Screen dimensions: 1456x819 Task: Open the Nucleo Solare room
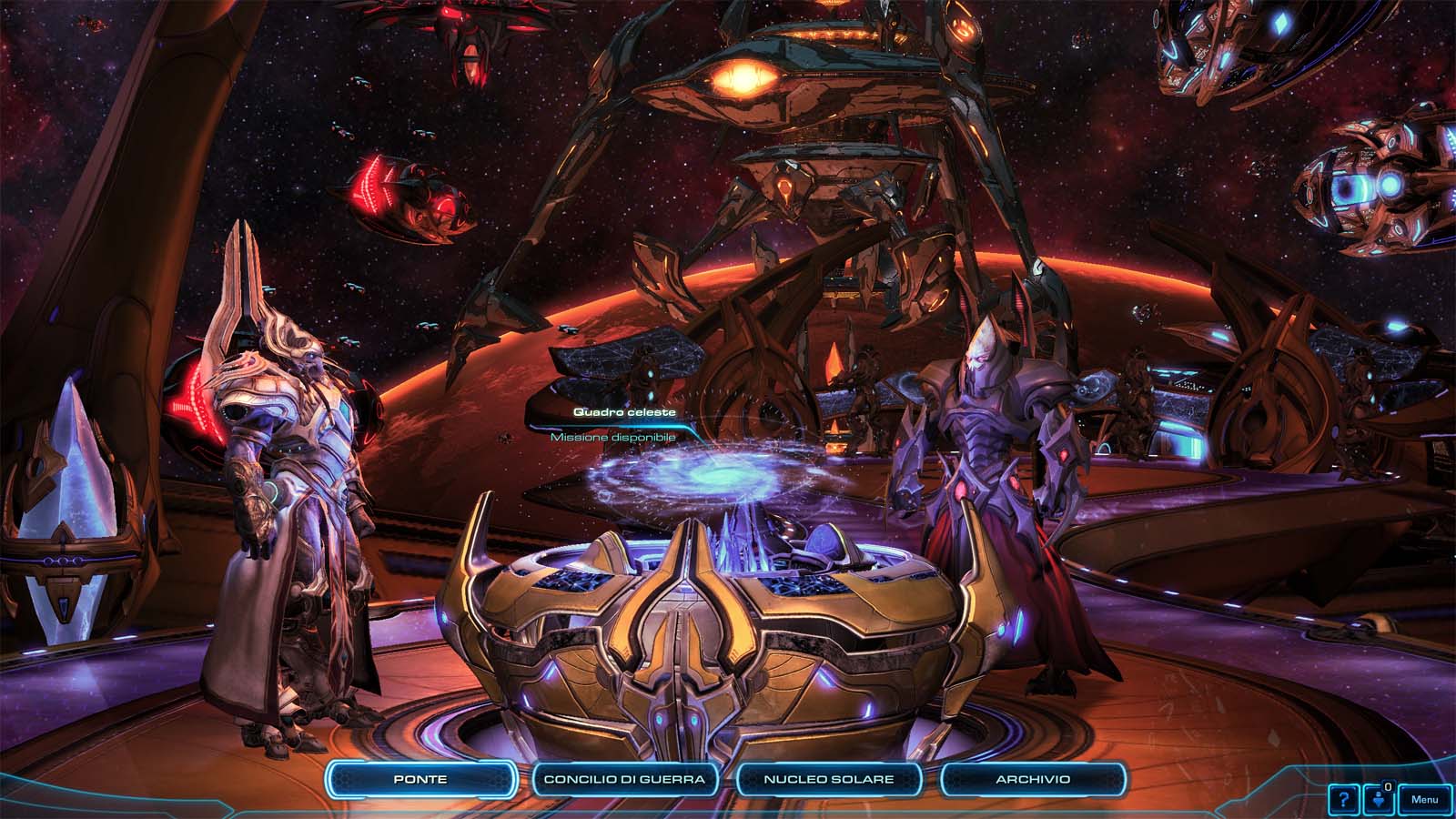828,779
